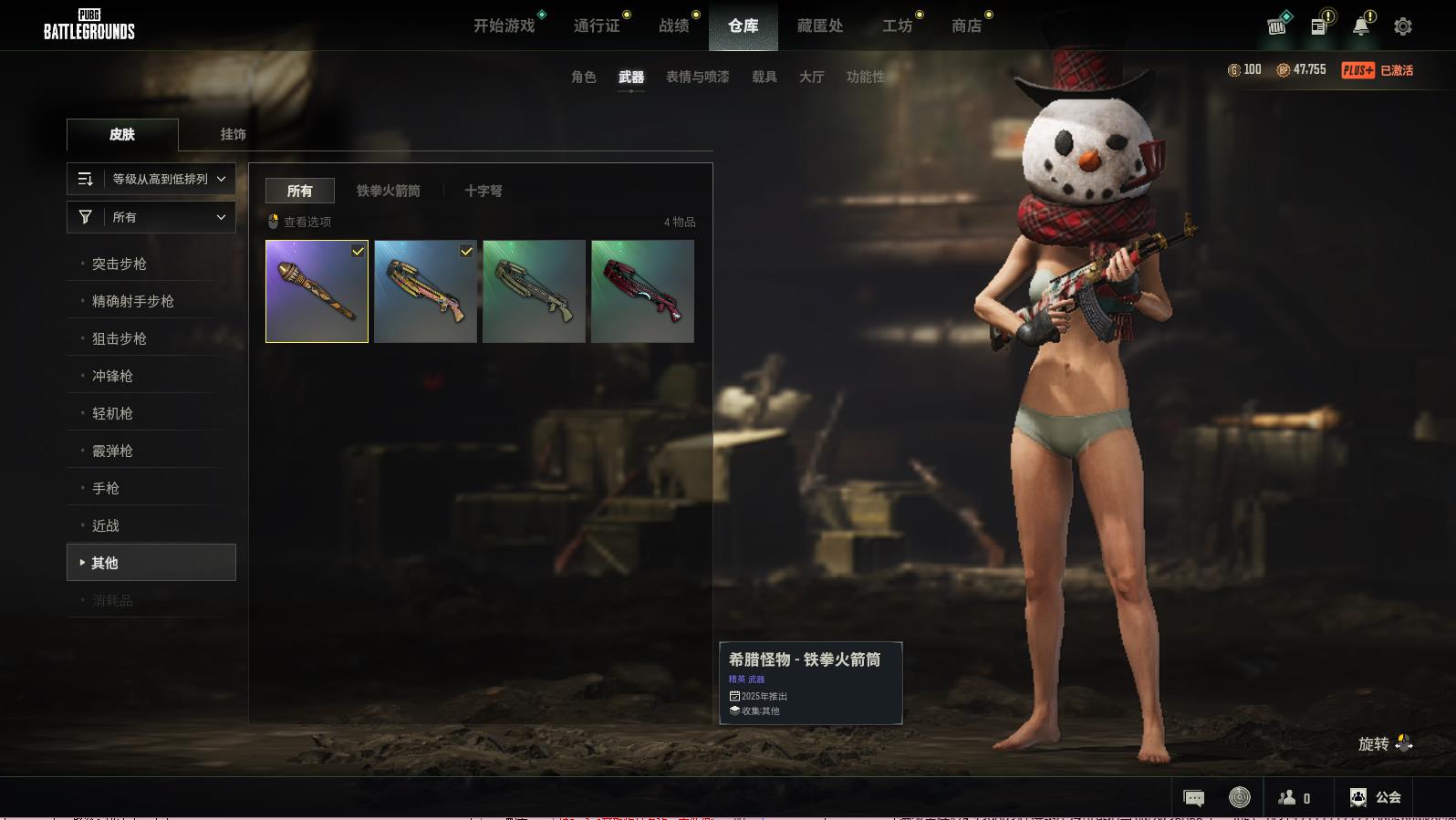Screen dimensions: 1456x820
Task: Go to the 通行证 pass page
Action: pos(597,26)
